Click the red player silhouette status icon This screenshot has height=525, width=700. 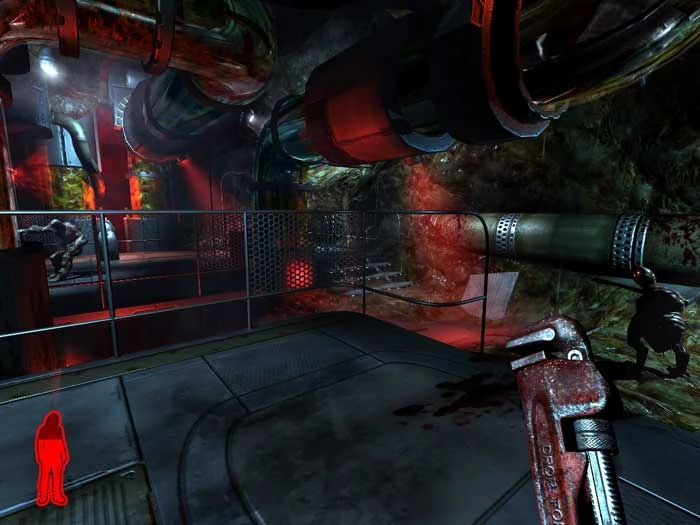click(51, 458)
